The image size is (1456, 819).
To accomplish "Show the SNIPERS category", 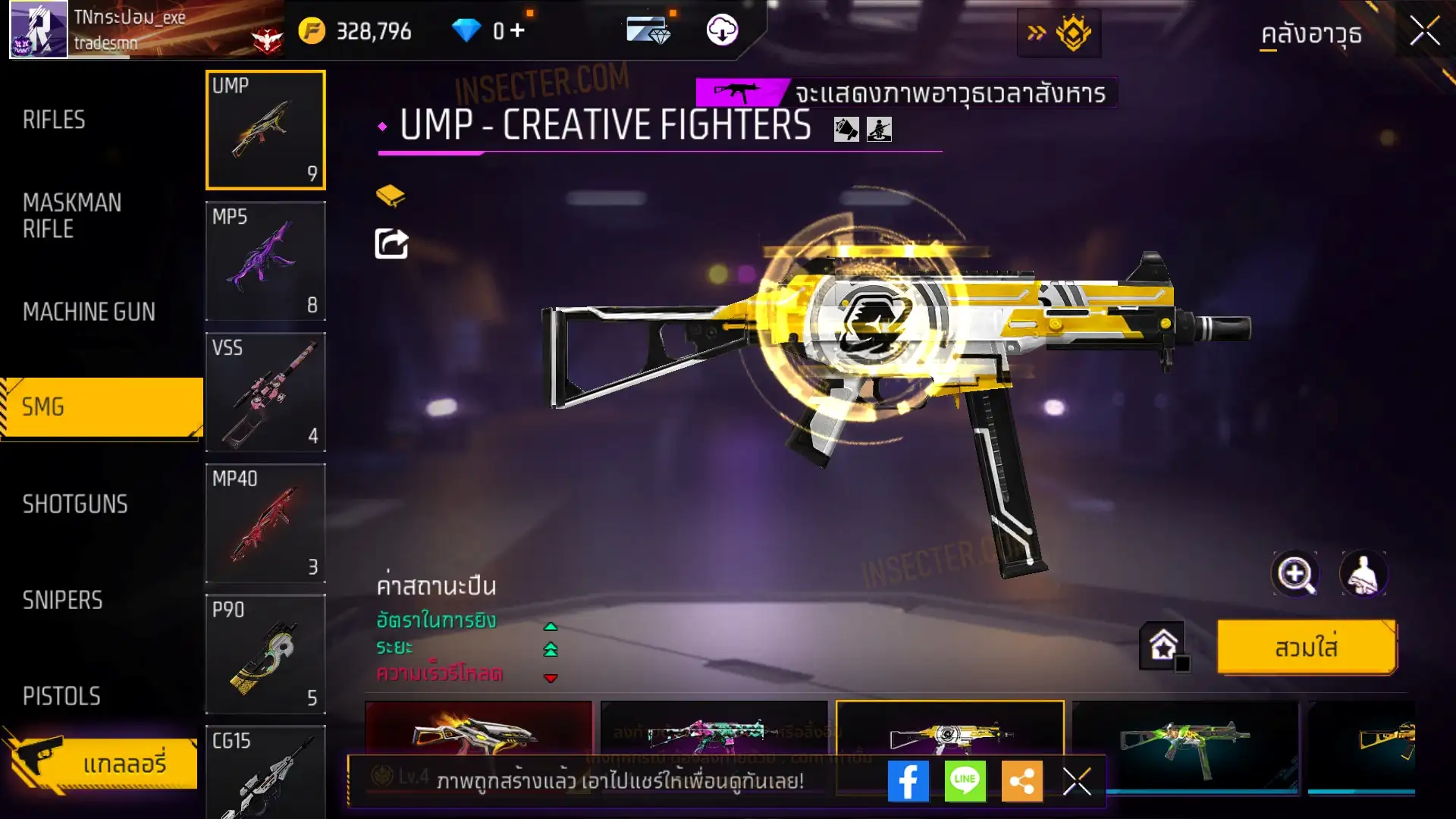I will (x=62, y=601).
